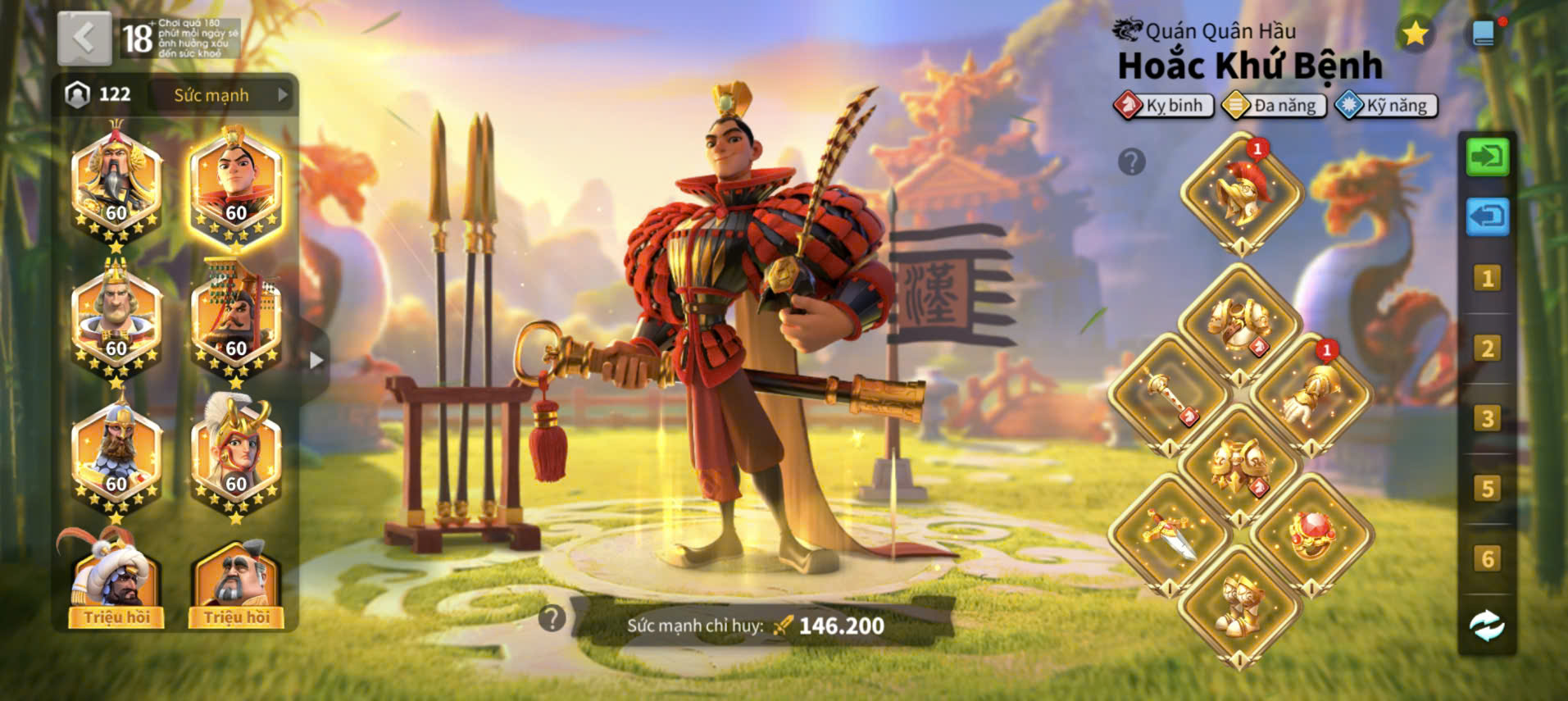The image size is (1568, 701).
Task: Open the dagger accessory slot
Action: (1170, 535)
